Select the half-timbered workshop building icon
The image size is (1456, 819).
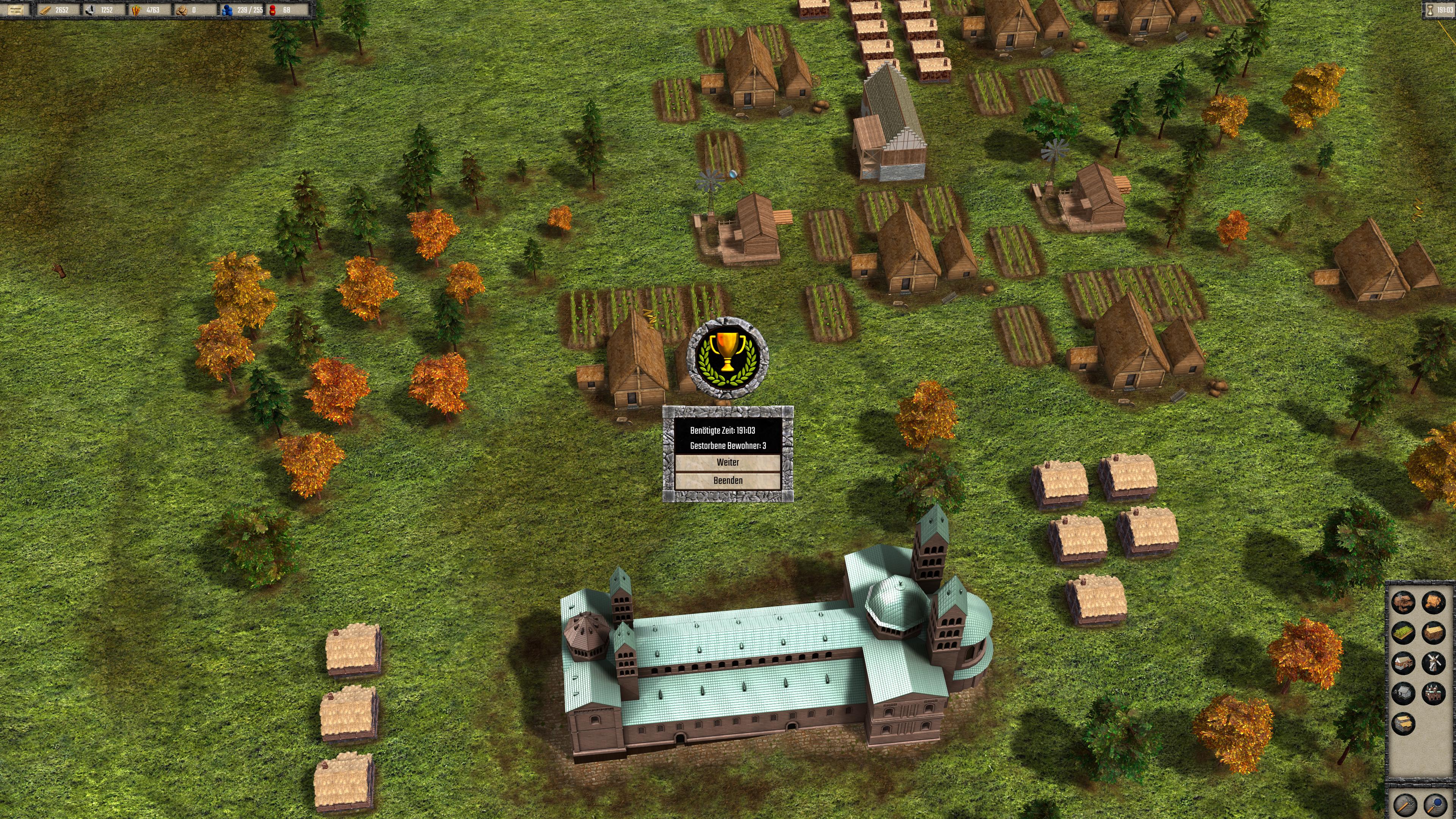tap(1403, 662)
